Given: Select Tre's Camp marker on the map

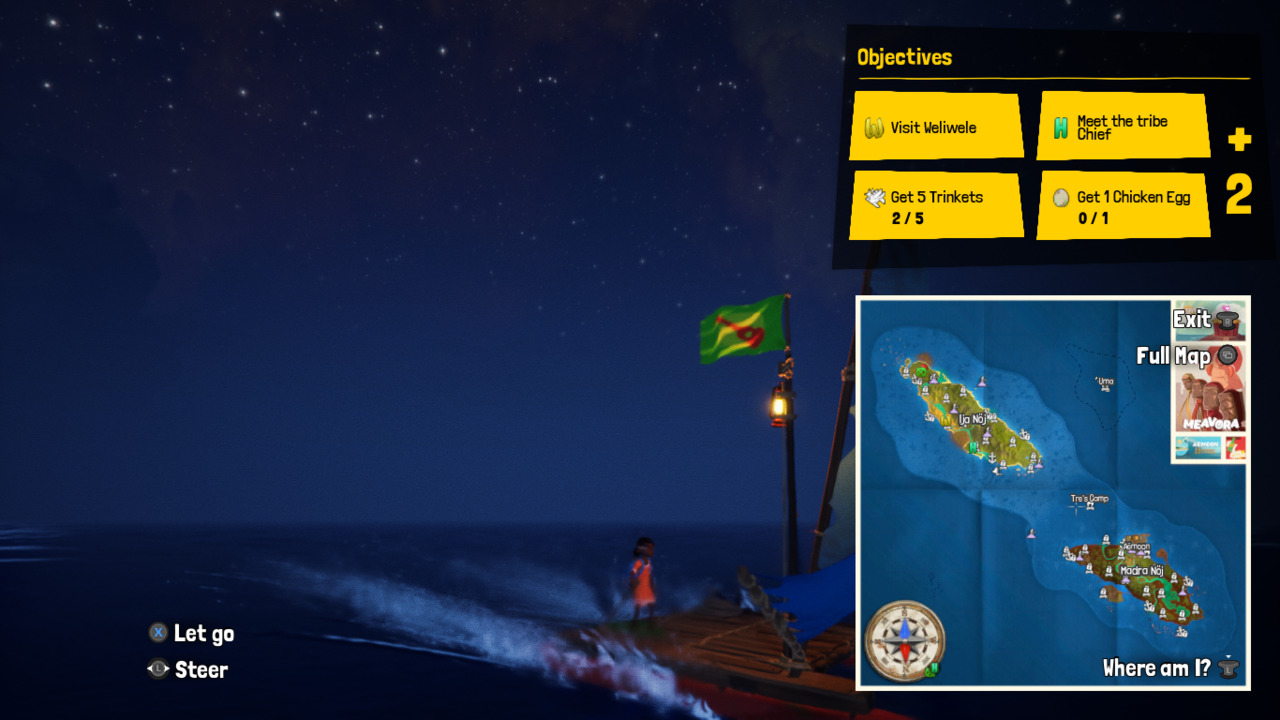Looking at the screenshot, I should [1089, 499].
